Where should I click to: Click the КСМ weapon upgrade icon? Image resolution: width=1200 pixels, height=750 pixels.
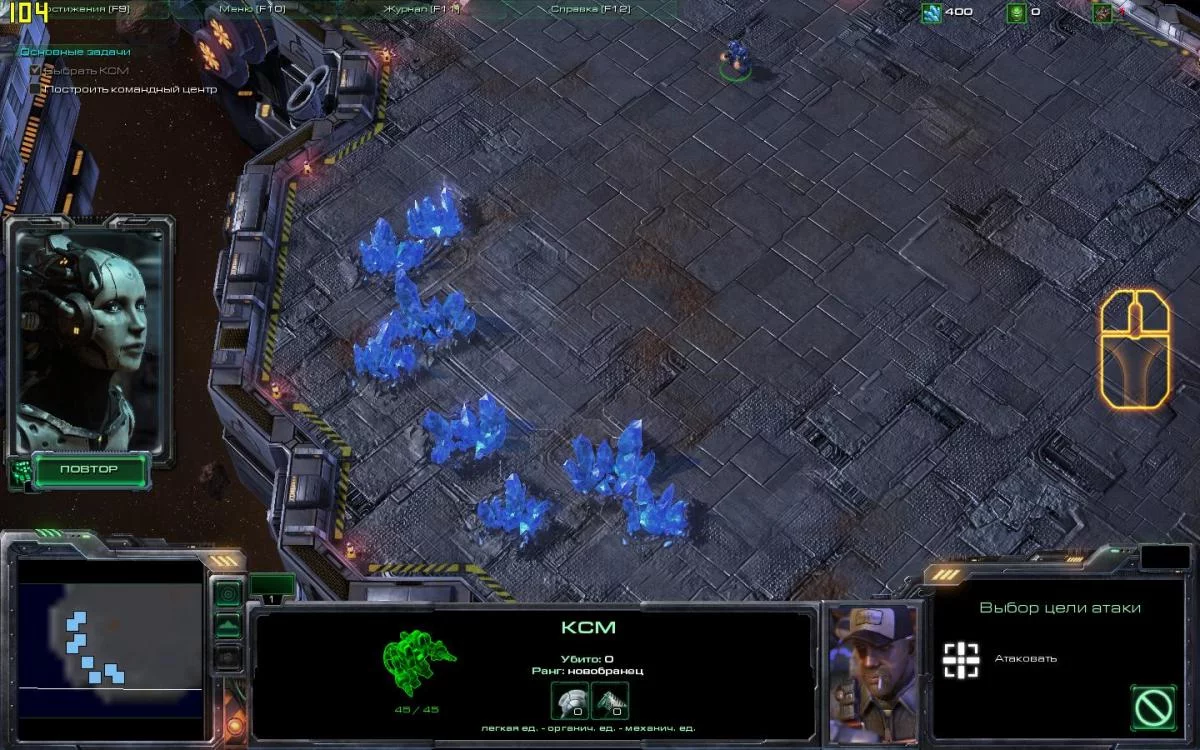point(610,701)
